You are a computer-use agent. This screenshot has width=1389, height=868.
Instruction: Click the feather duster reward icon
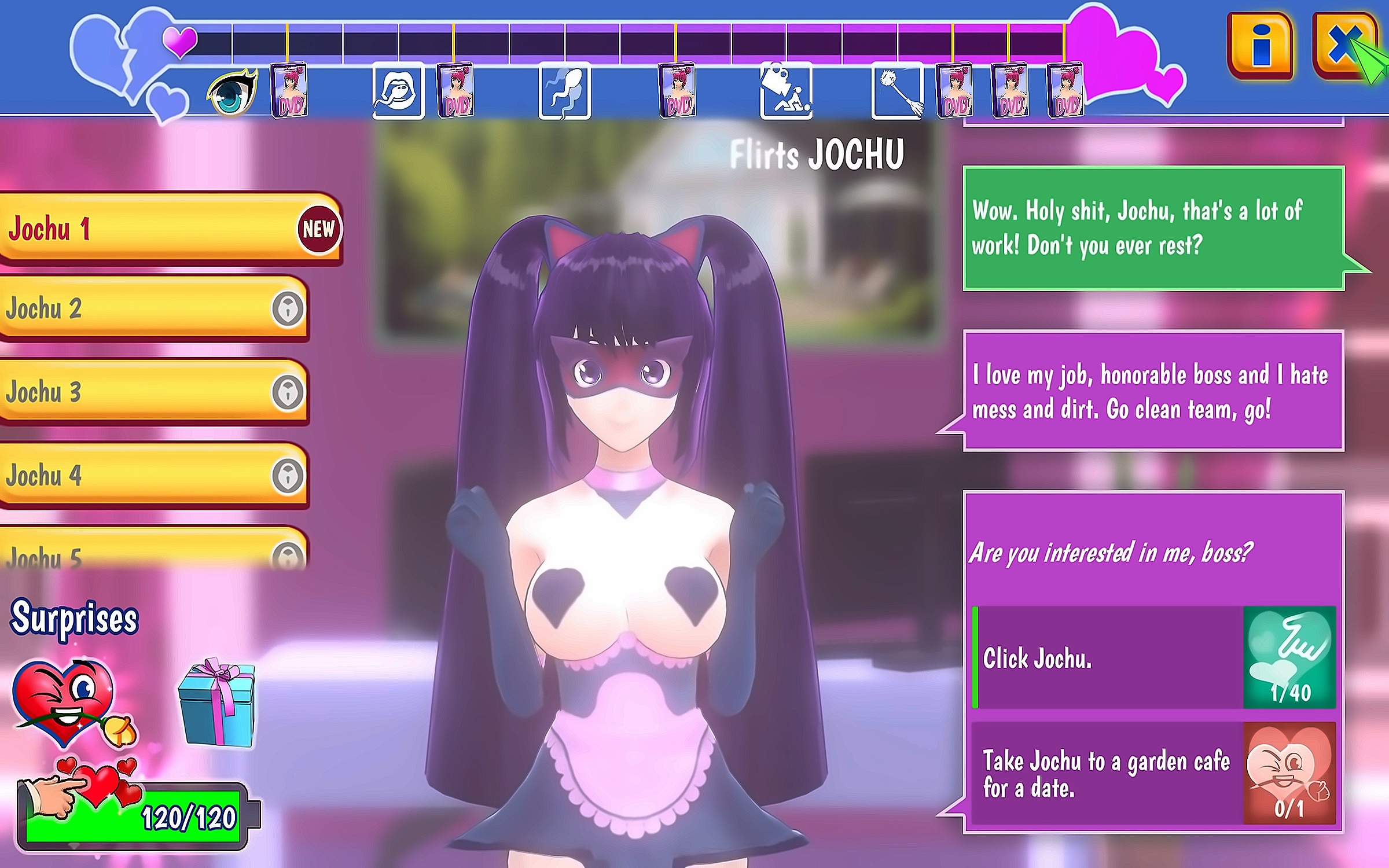click(x=897, y=91)
